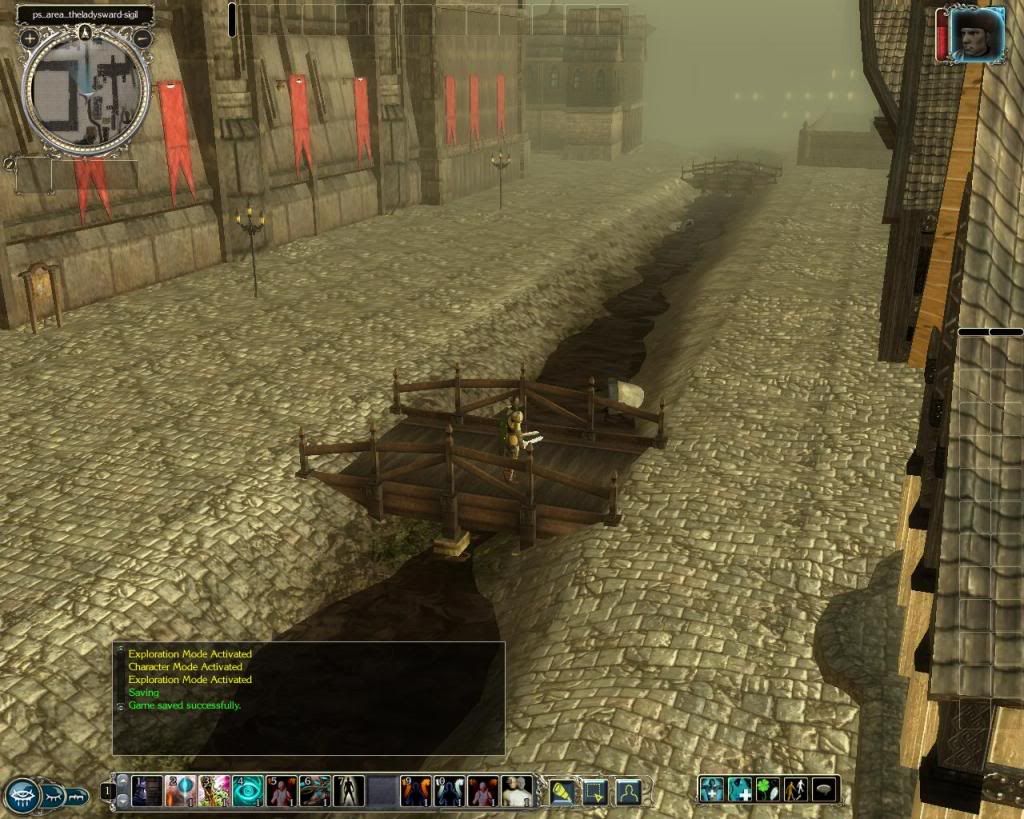Click the blue medical cross icon
Image resolution: width=1024 pixels, height=819 pixels.
pyautogui.click(x=740, y=789)
